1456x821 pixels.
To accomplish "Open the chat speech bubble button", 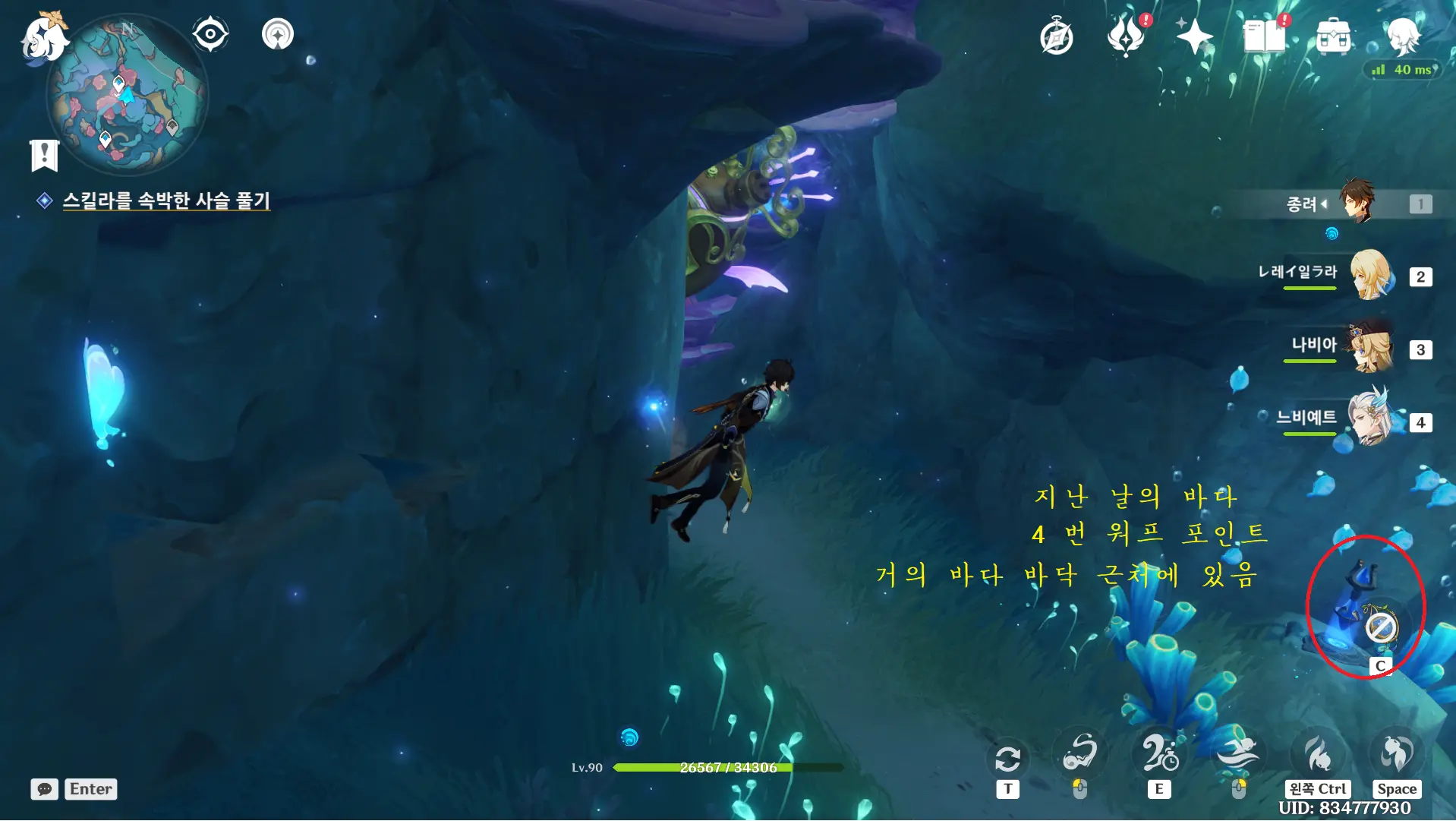I will [x=45, y=789].
